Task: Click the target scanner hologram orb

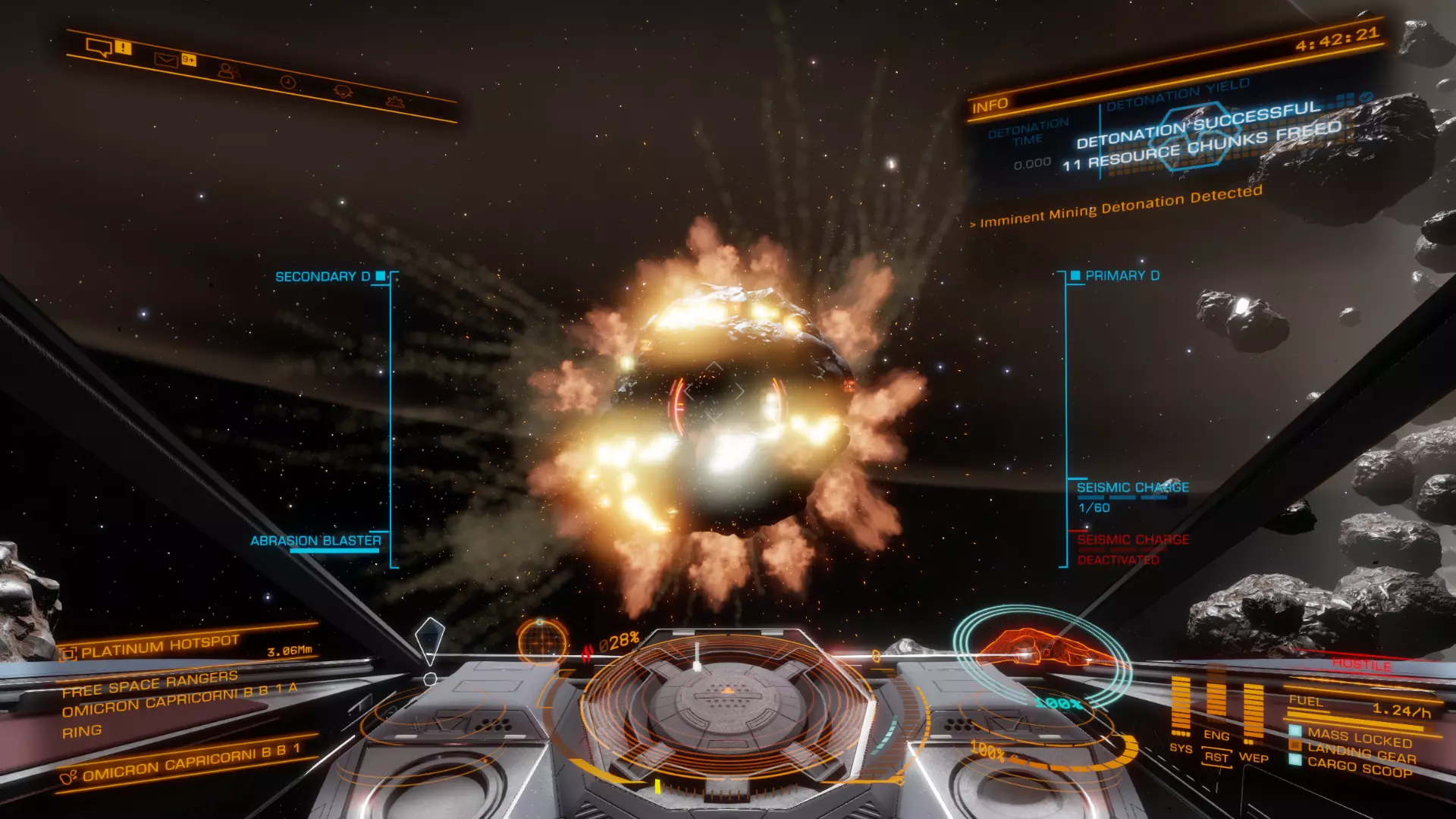Action: (542, 641)
